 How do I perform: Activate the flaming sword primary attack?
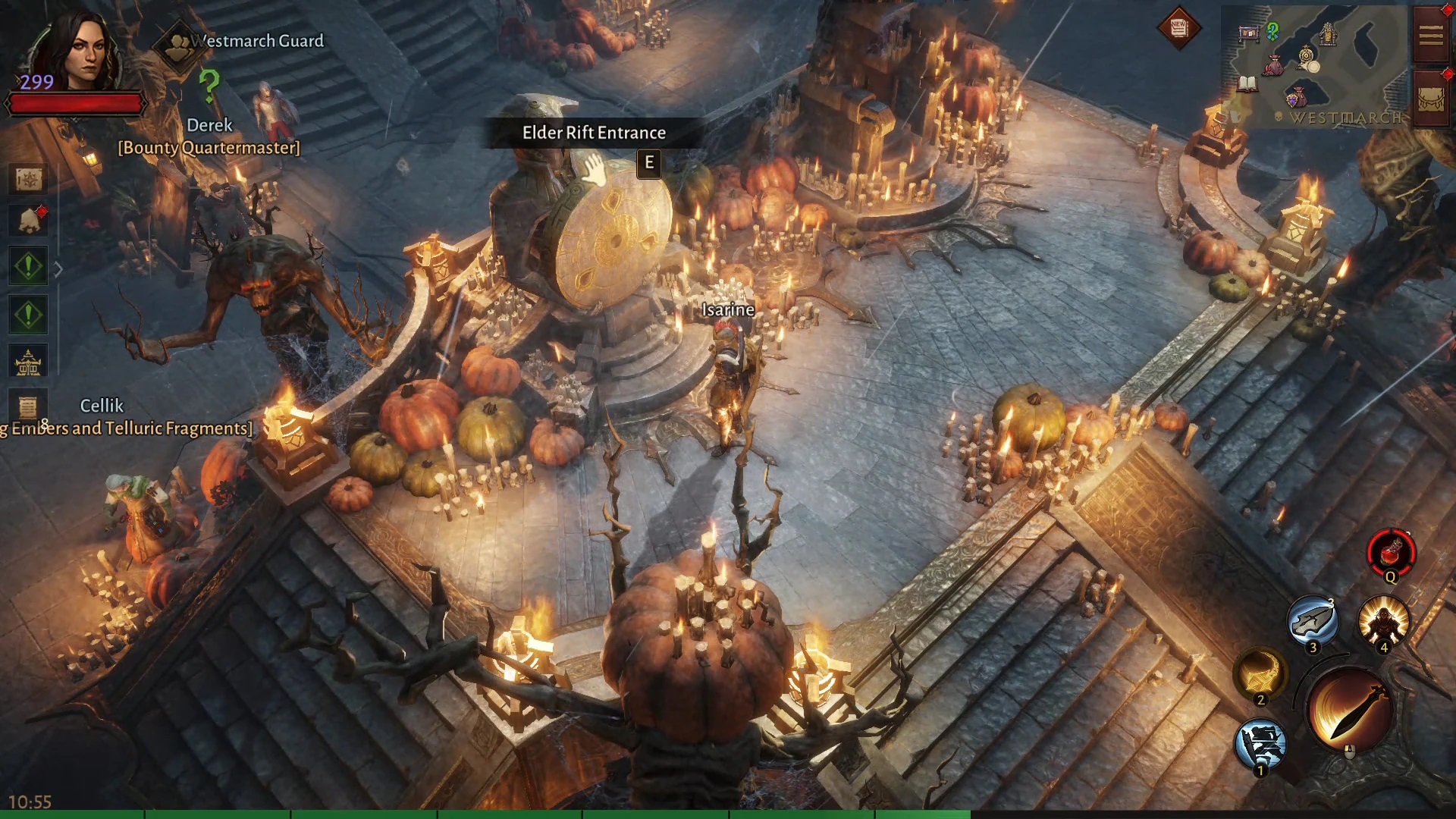point(1350,710)
